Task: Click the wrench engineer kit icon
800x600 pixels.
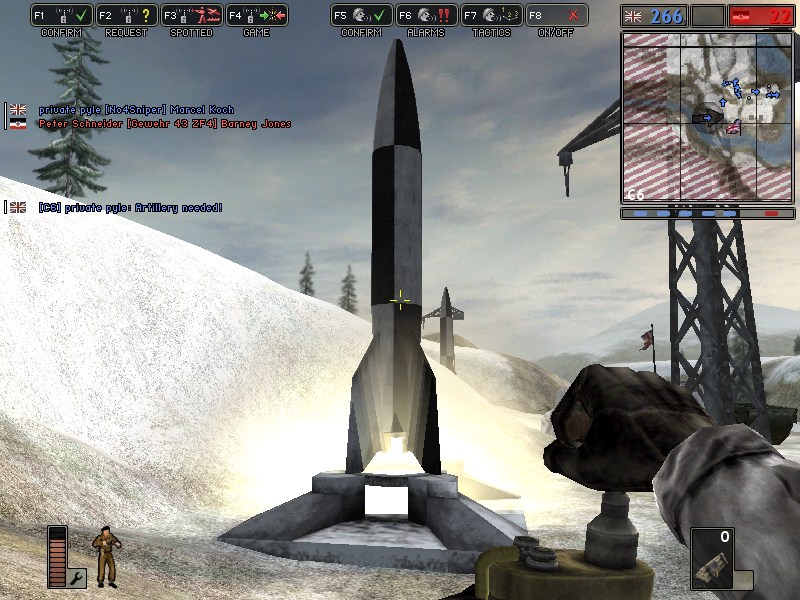Action: tap(77, 577)
